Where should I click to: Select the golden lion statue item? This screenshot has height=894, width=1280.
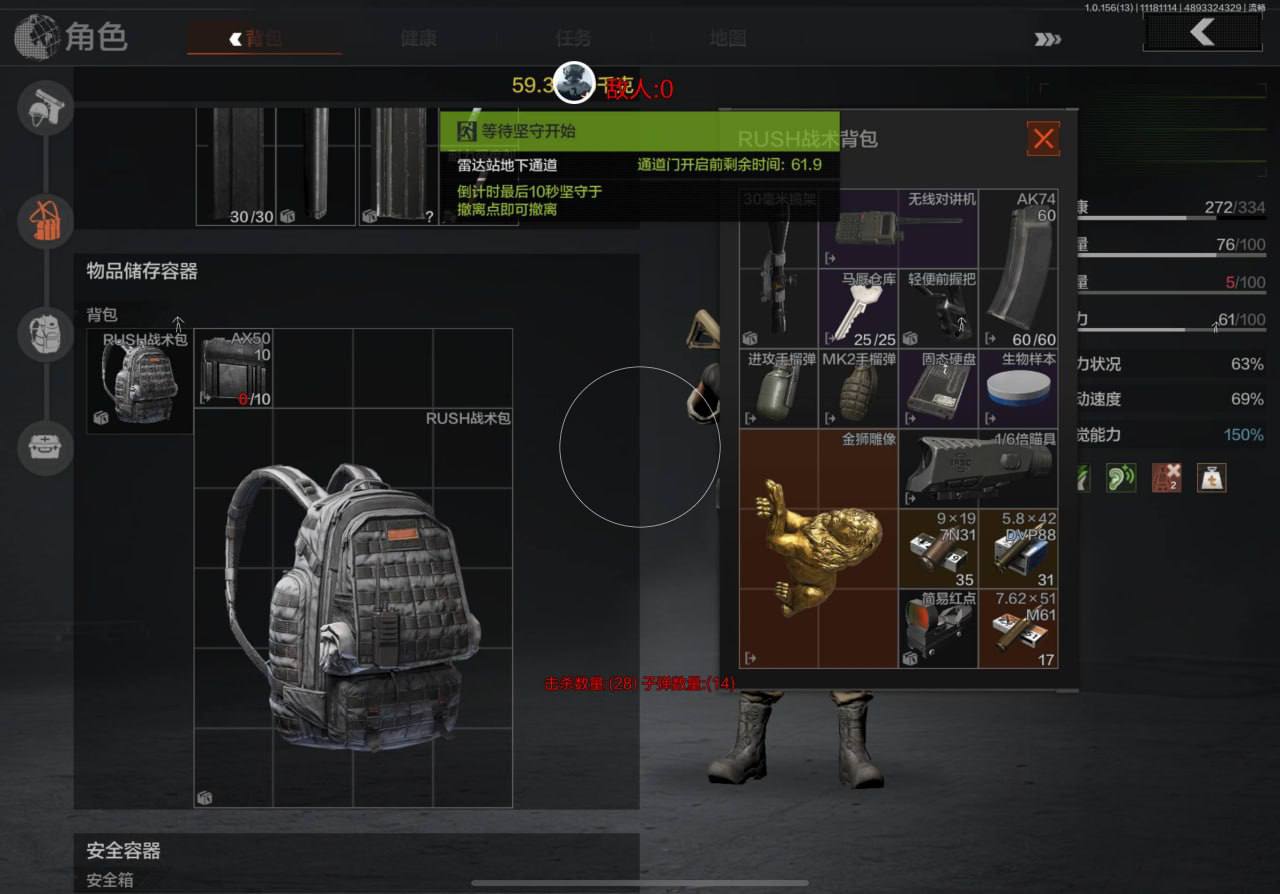(818, 548)
